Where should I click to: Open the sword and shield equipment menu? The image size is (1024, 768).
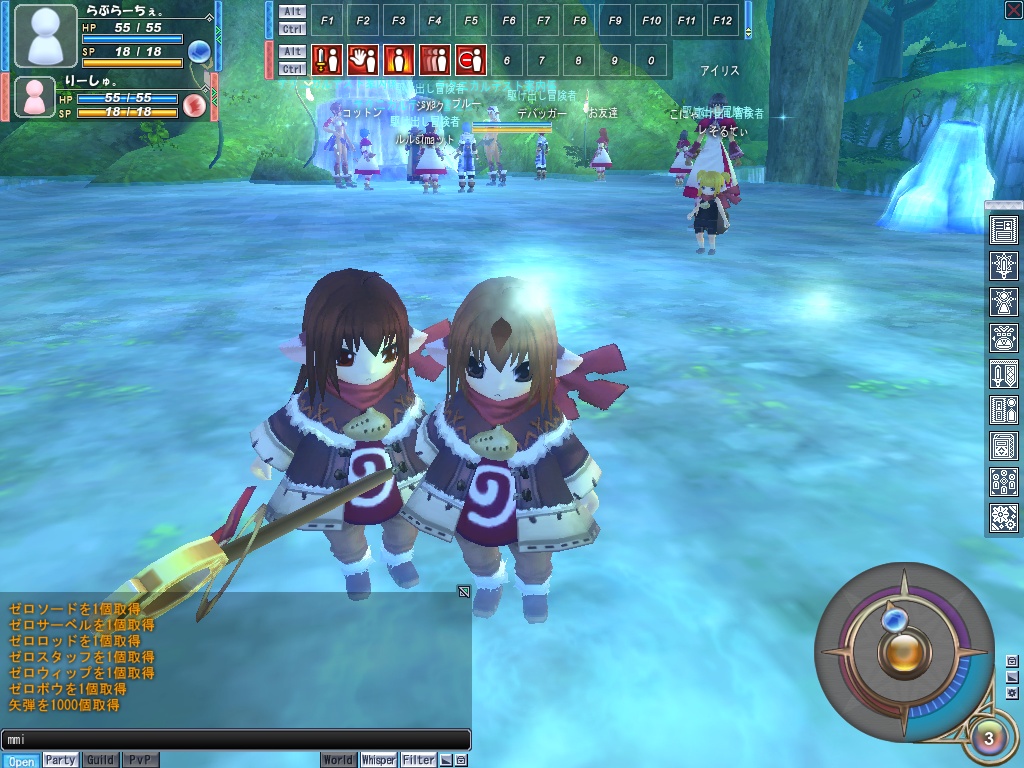1003,374
